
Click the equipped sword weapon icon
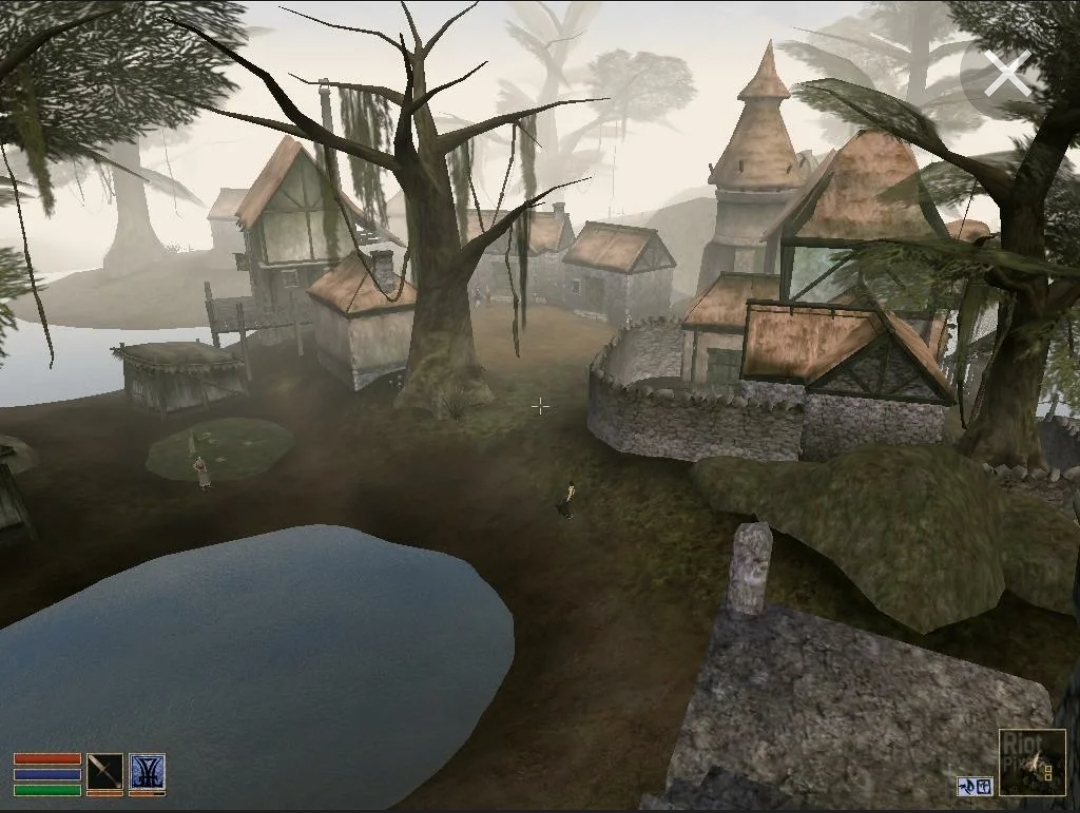tap(104, 772)
